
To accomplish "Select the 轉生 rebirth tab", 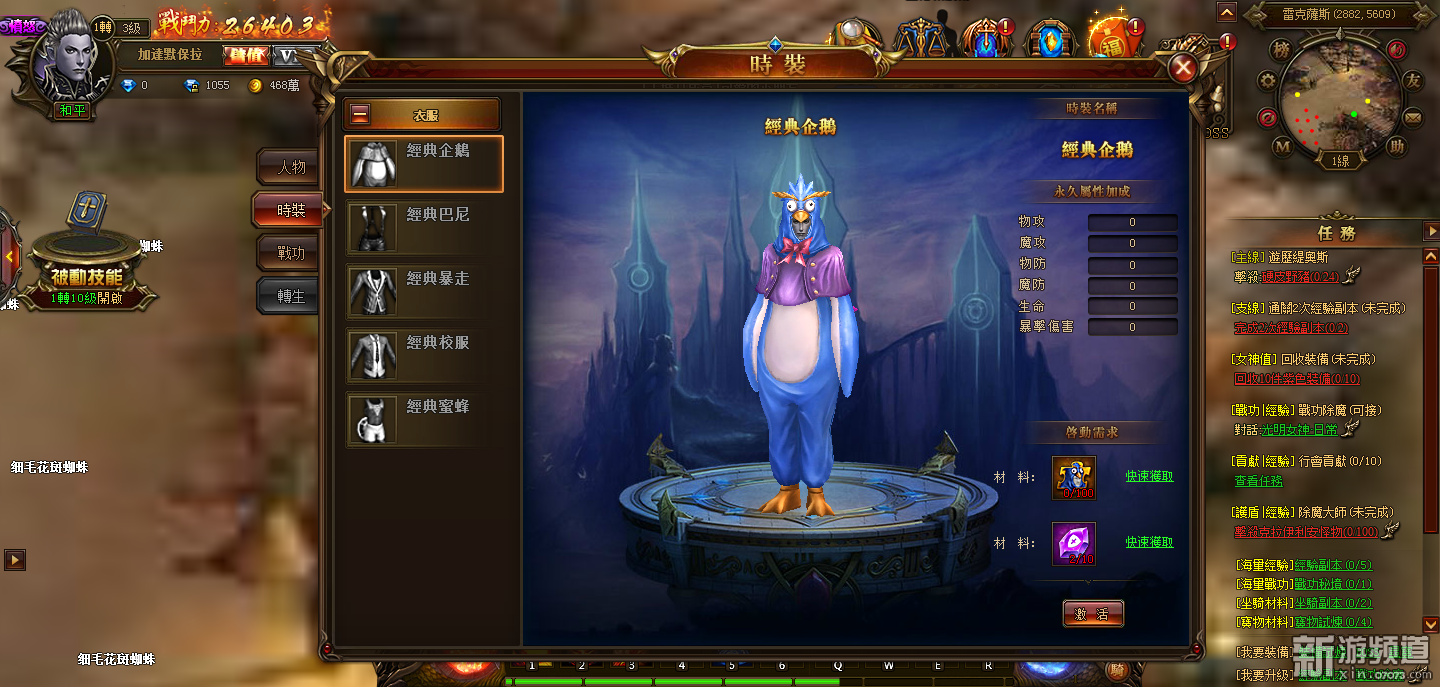I will 291,297.
